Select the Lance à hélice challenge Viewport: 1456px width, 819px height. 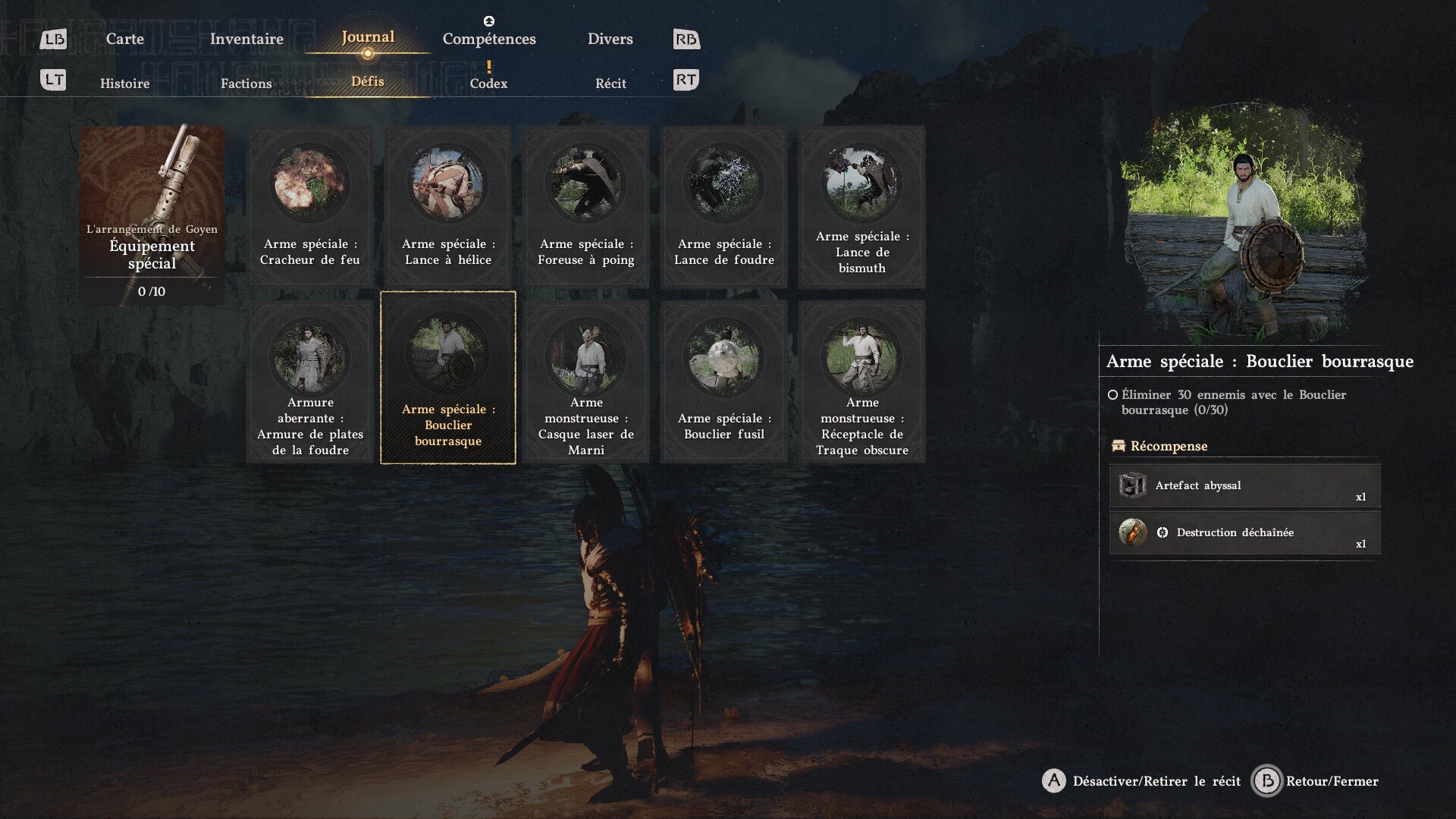tap(448, 206)
